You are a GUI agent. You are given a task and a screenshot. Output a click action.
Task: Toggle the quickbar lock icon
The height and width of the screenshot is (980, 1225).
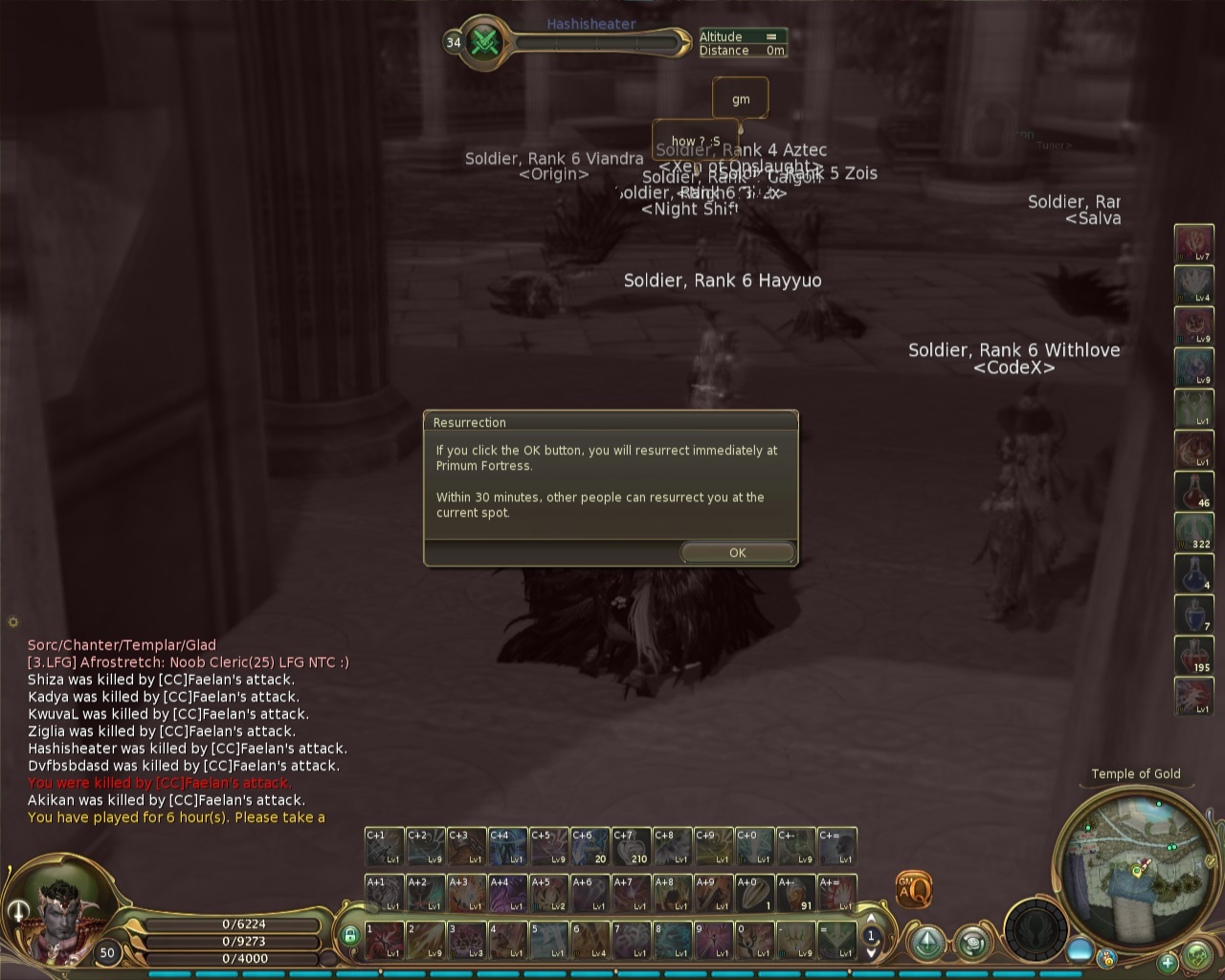point(349,935)
